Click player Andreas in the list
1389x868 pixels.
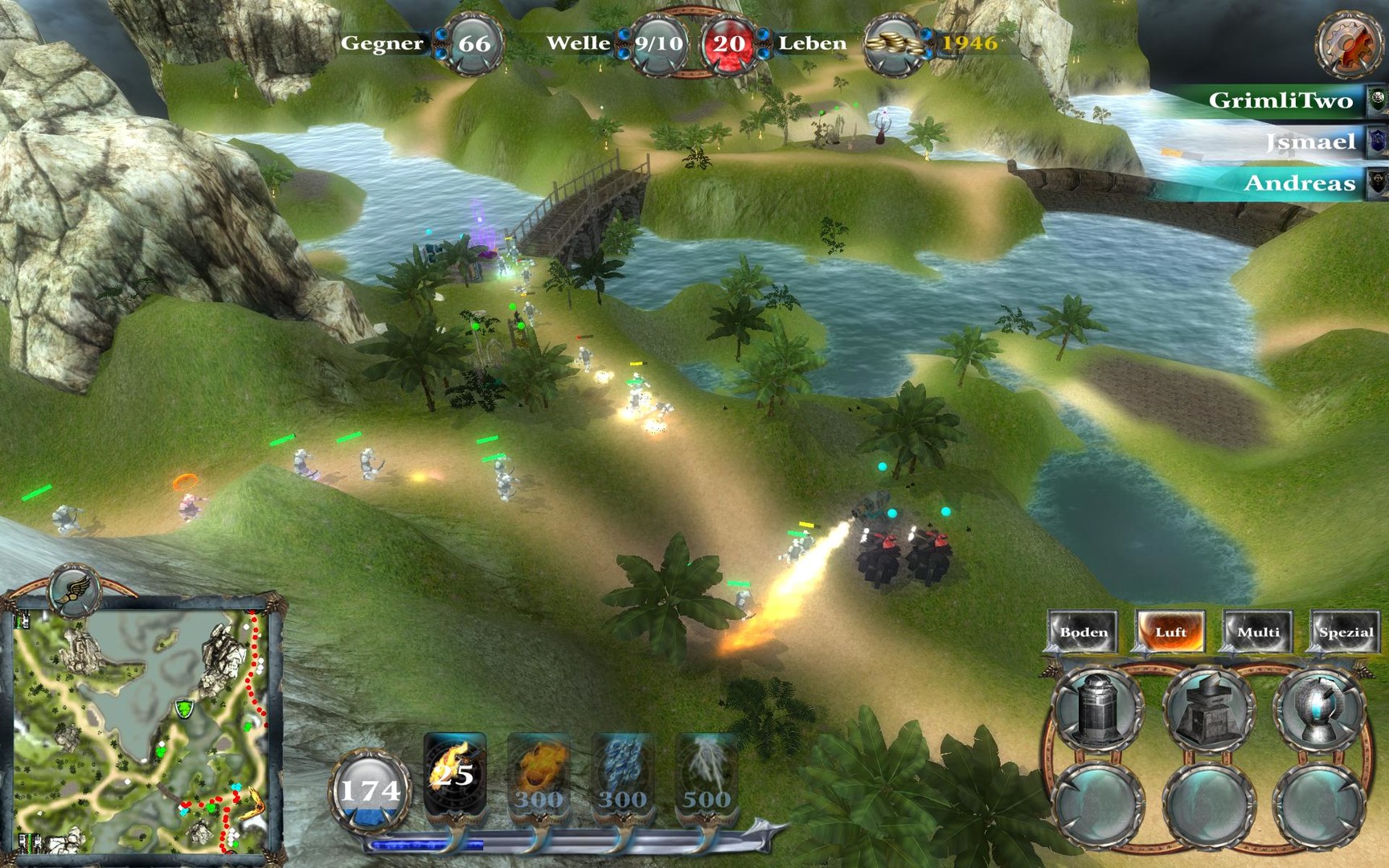1299,183
